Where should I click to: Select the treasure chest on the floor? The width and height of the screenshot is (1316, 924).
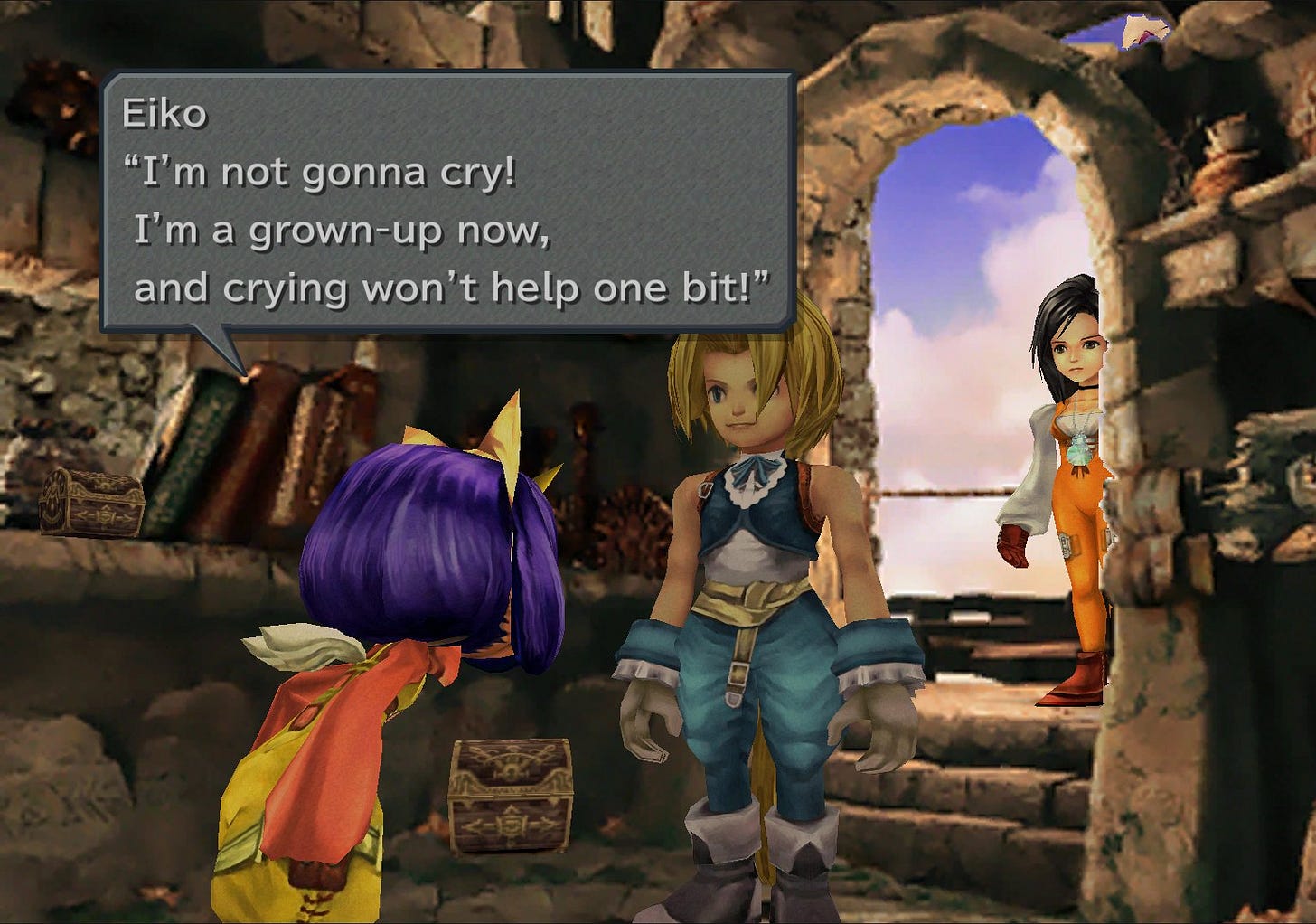(511, 796)
